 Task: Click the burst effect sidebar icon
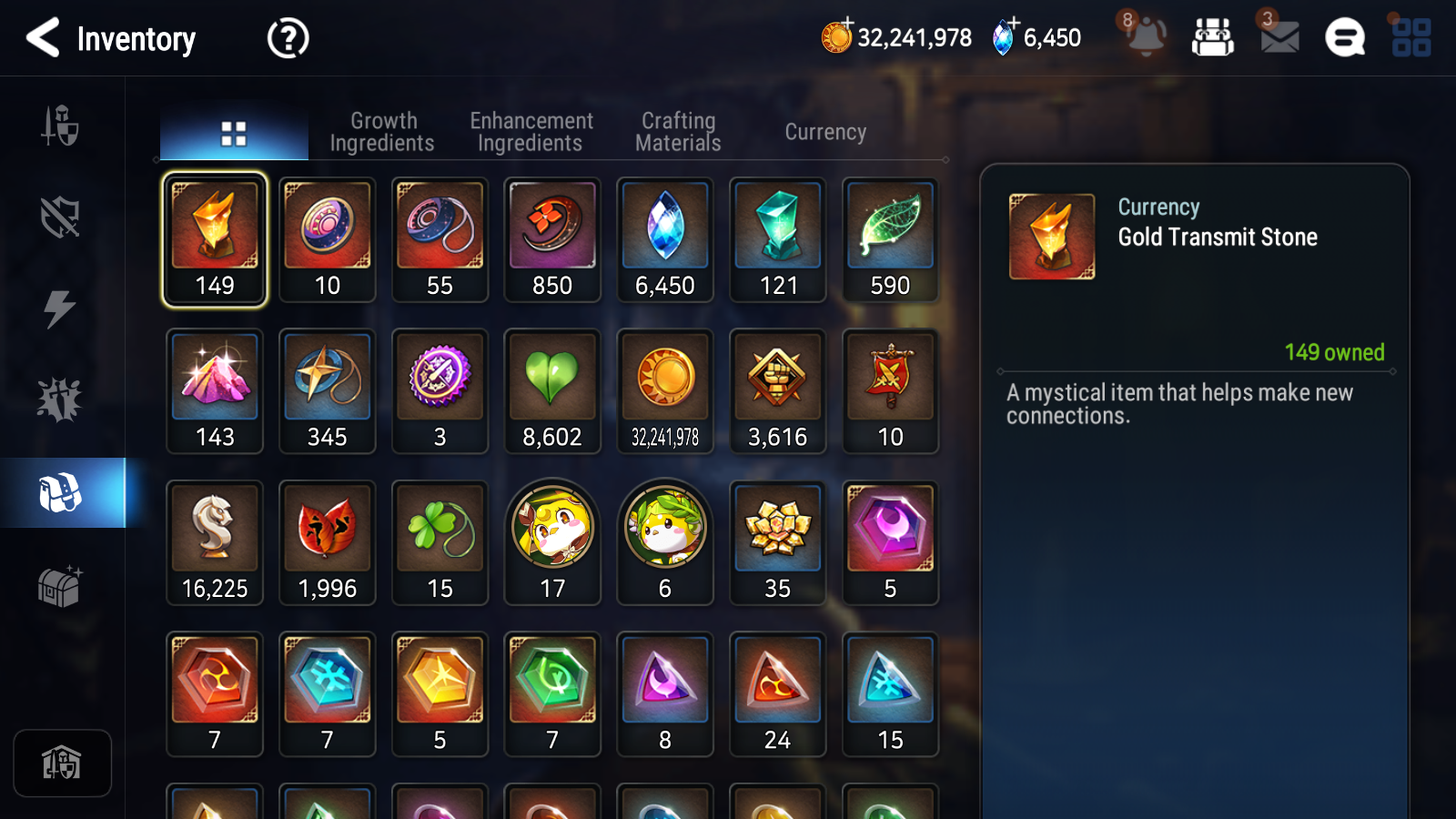(x=60, y=396)
